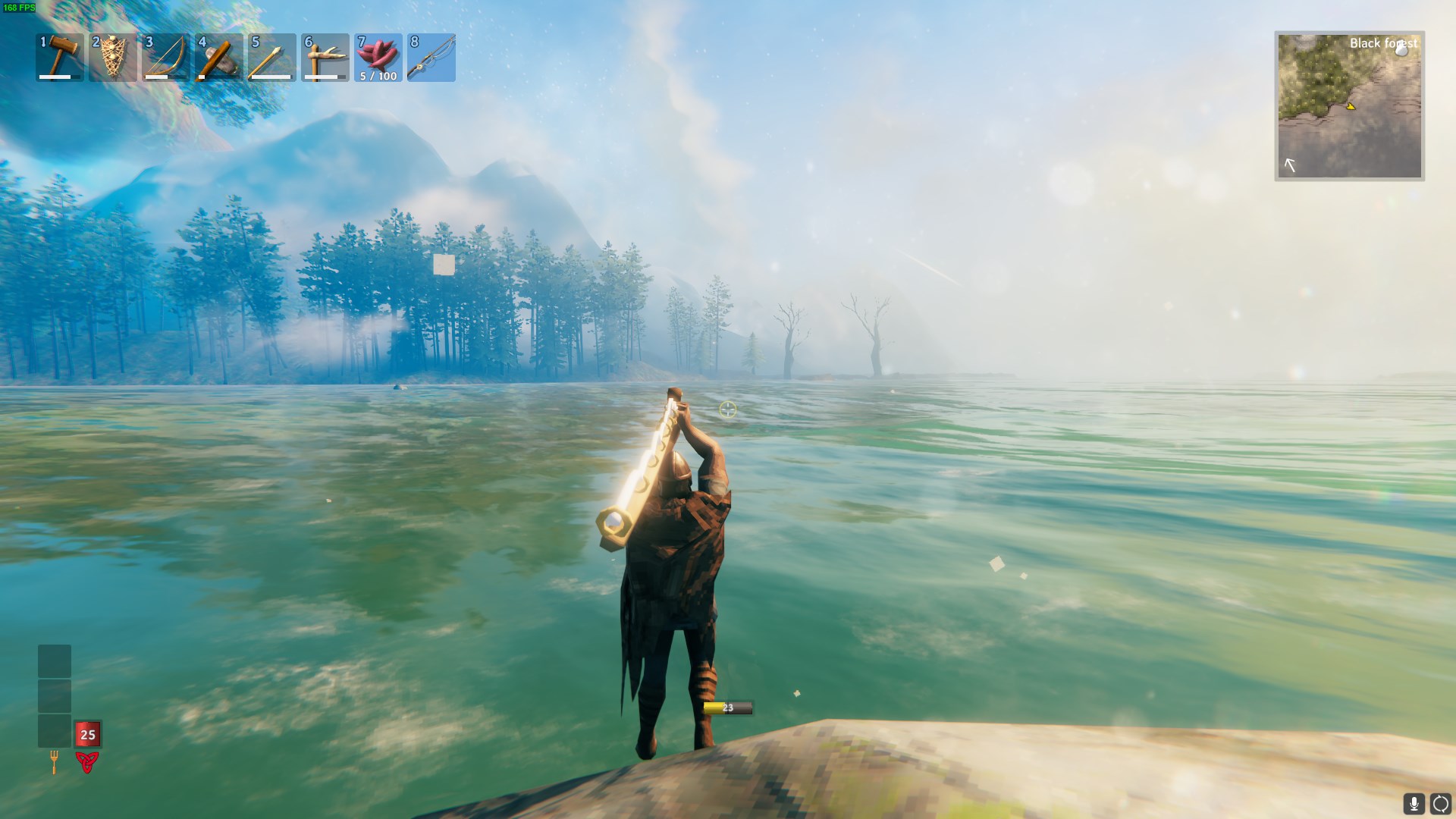Screen dimensions: 1456x819
Task: Equip the bone shield from the hotbar
Action: (113, 58)
